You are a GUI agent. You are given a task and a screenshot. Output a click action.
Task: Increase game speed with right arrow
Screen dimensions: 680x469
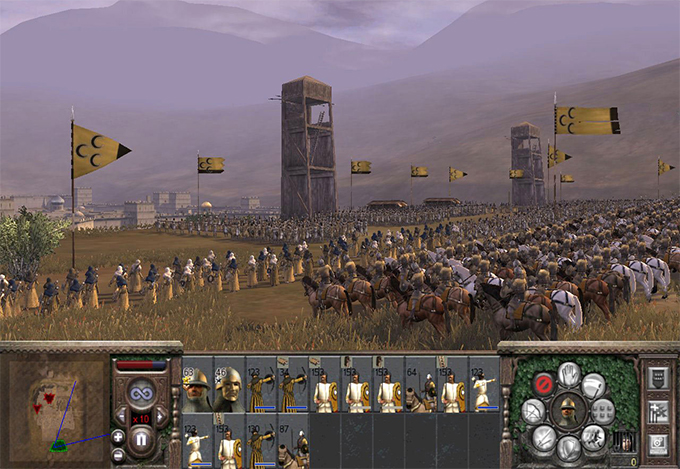(162, 414)
